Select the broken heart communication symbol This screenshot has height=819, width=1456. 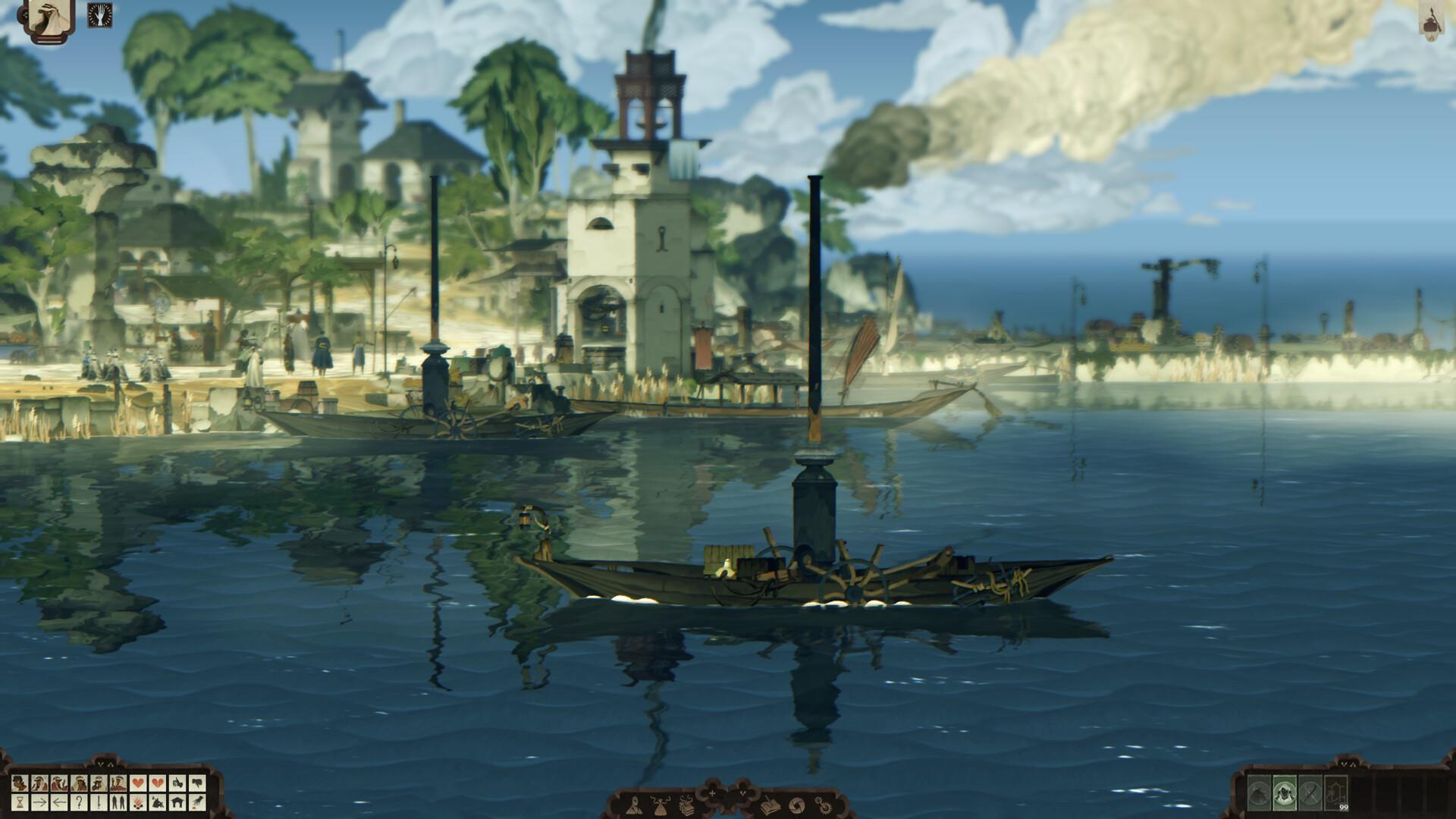coord(159,782)
